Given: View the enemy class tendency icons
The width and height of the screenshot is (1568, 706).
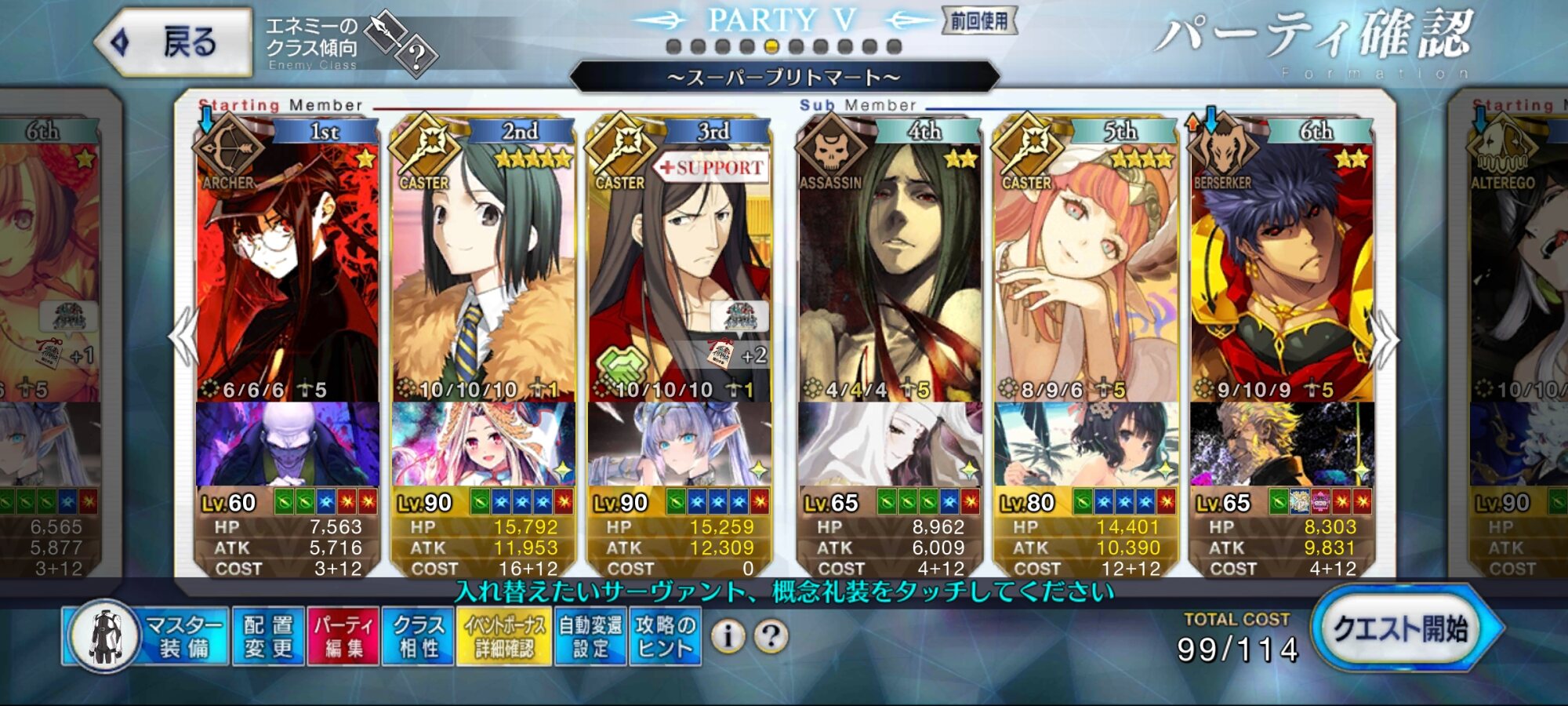Looking at the screenshot, I should 400,43.
